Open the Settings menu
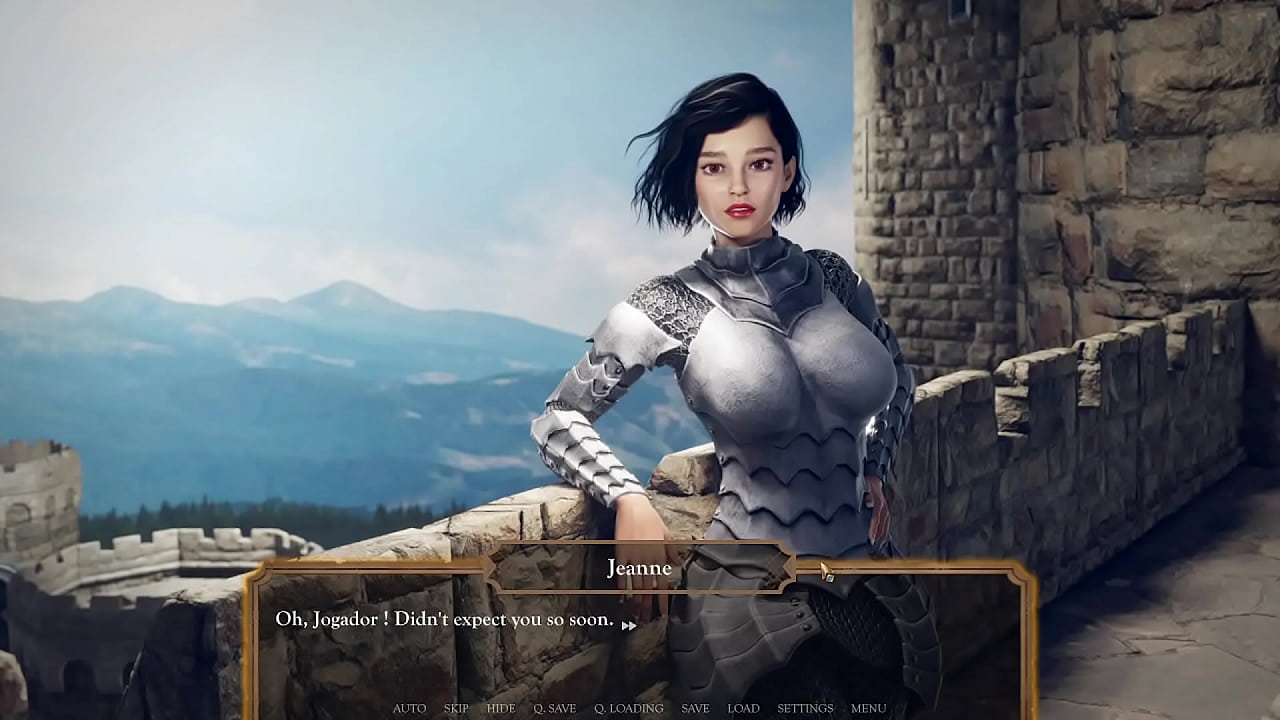The height and width of the screenshot is (720, 1280). click(805, 708)
